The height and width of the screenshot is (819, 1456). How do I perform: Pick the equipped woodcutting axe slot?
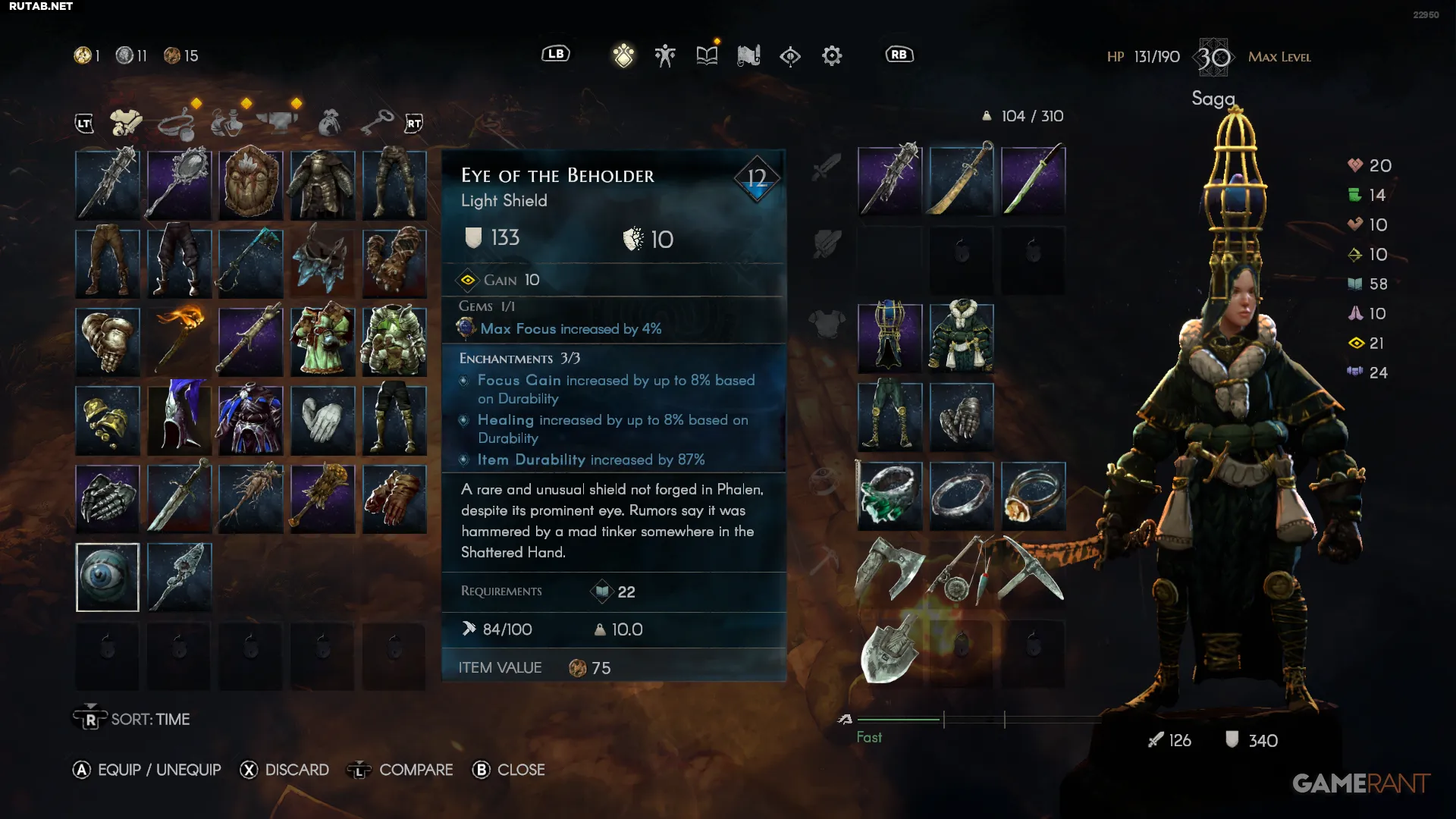point(890,570)
